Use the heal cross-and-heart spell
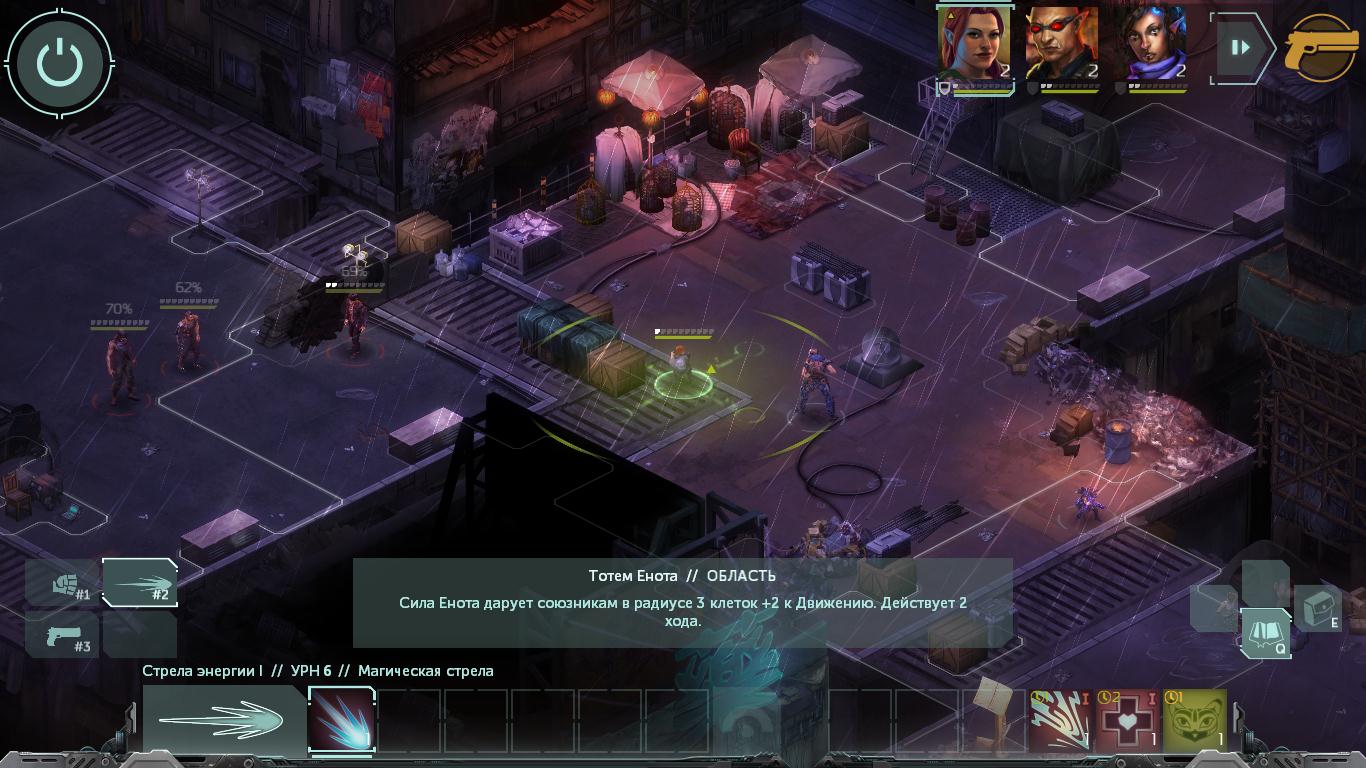This screenshot has height=768, width=1366. (x=1127, y=718)
